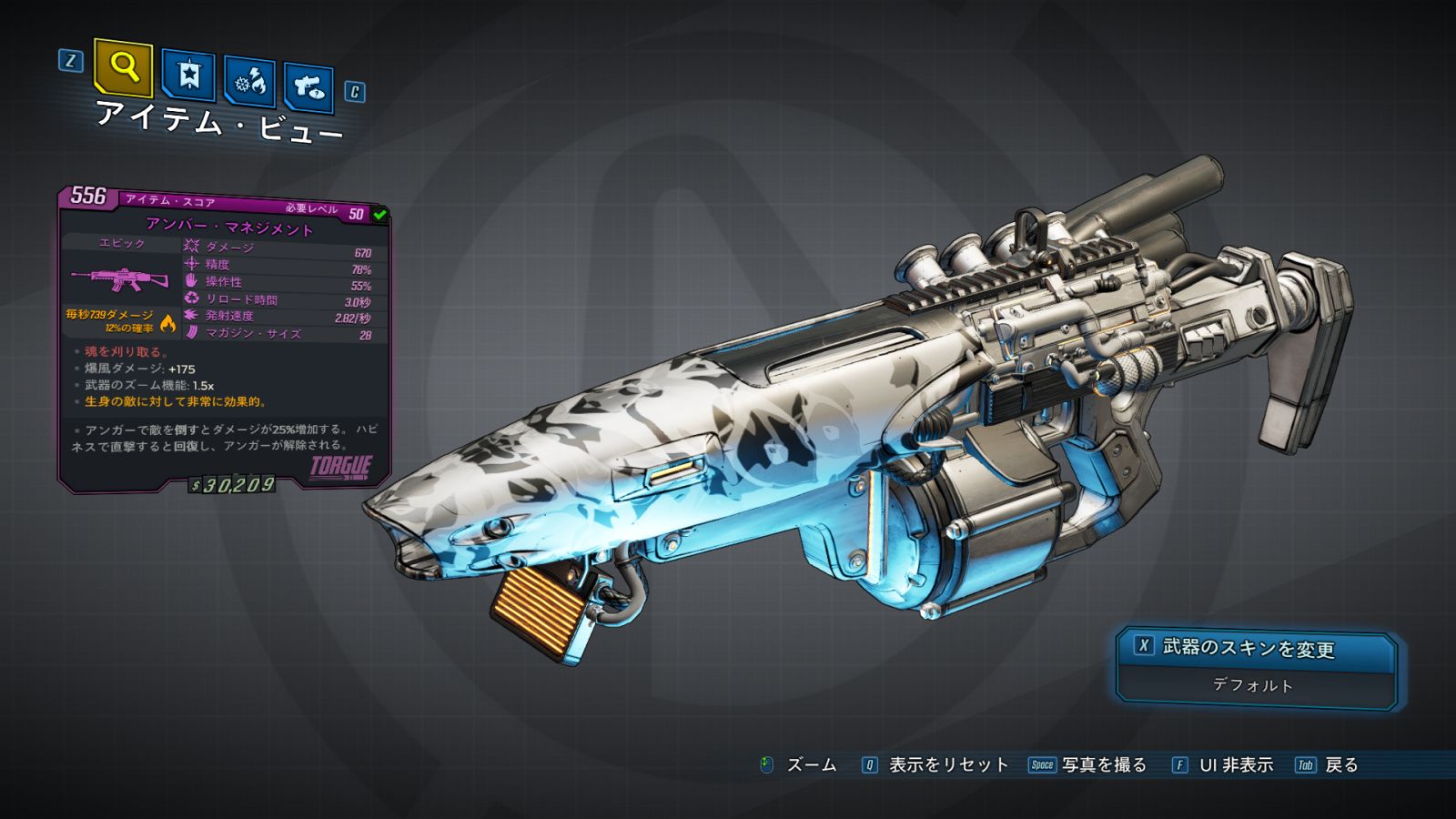
Task: Select the magnifying glass Item View tab
Action: point(123,67)
